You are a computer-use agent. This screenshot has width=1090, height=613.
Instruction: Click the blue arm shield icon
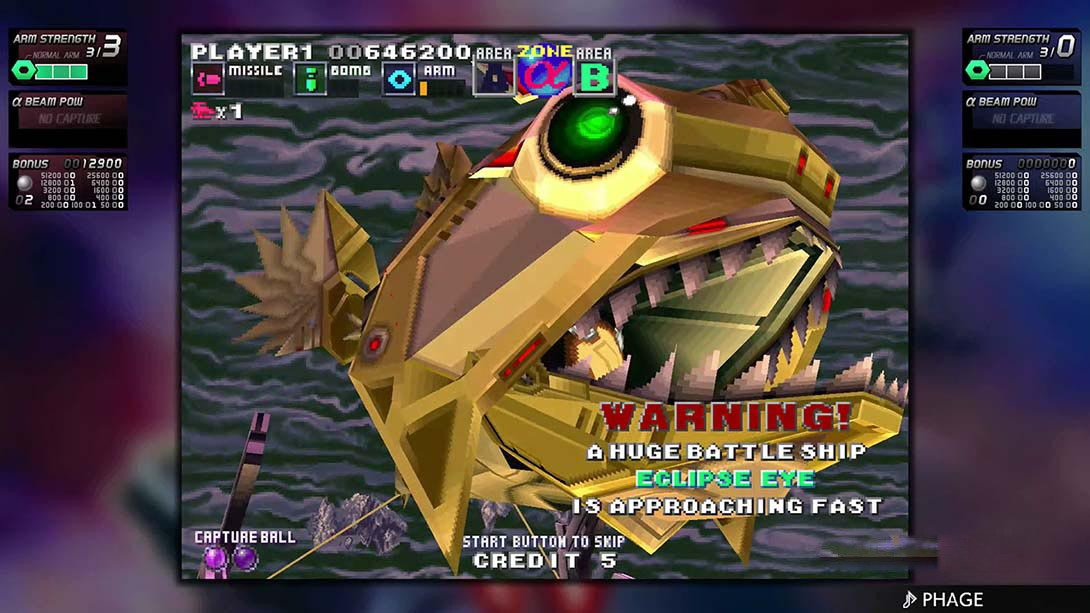point(399,79)
